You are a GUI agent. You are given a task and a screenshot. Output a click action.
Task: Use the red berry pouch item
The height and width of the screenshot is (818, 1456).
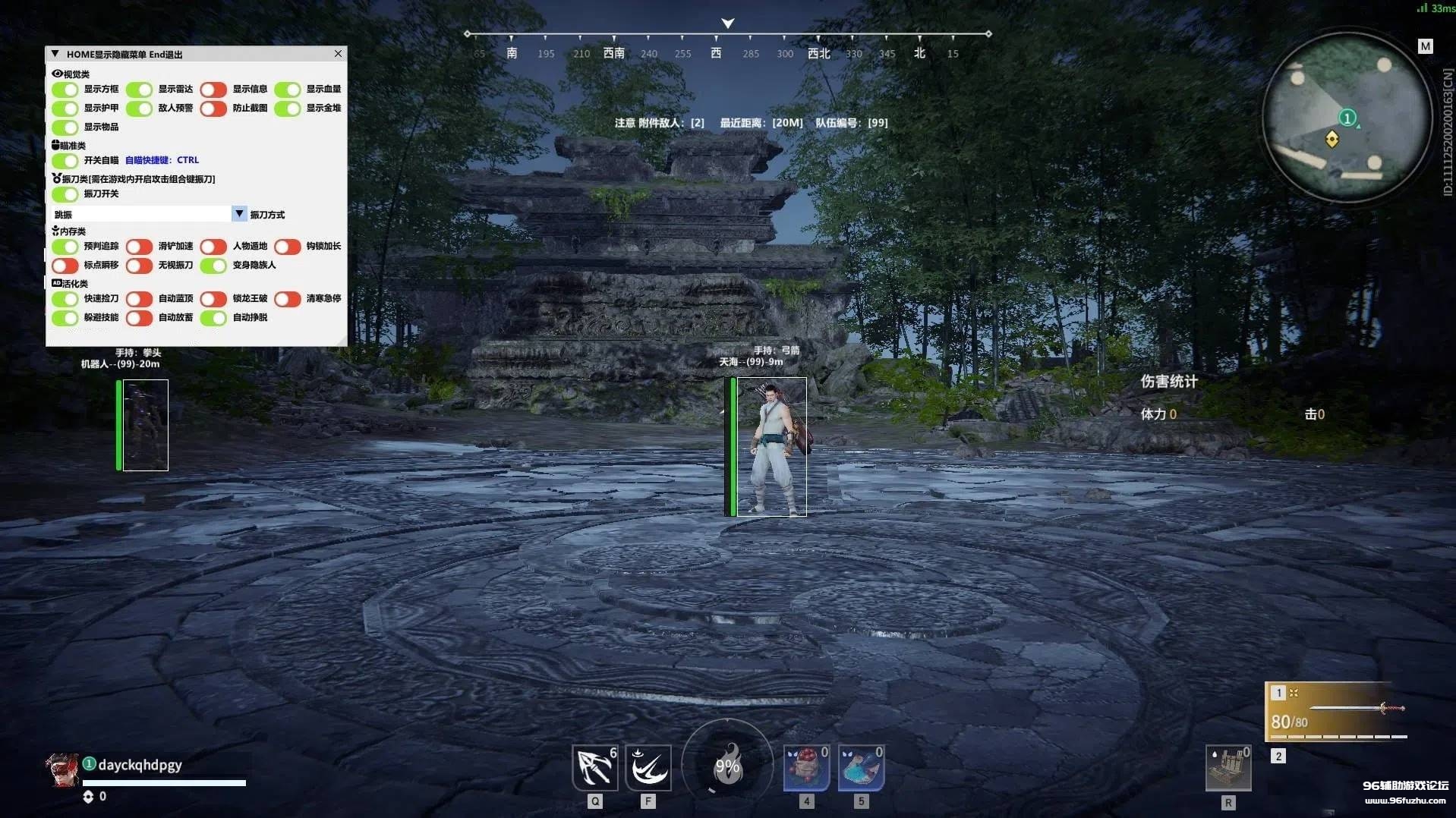805,767
